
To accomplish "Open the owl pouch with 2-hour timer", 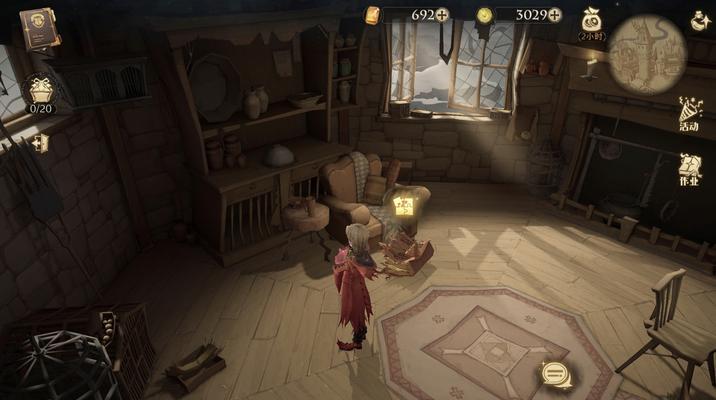I will point(591,22).
